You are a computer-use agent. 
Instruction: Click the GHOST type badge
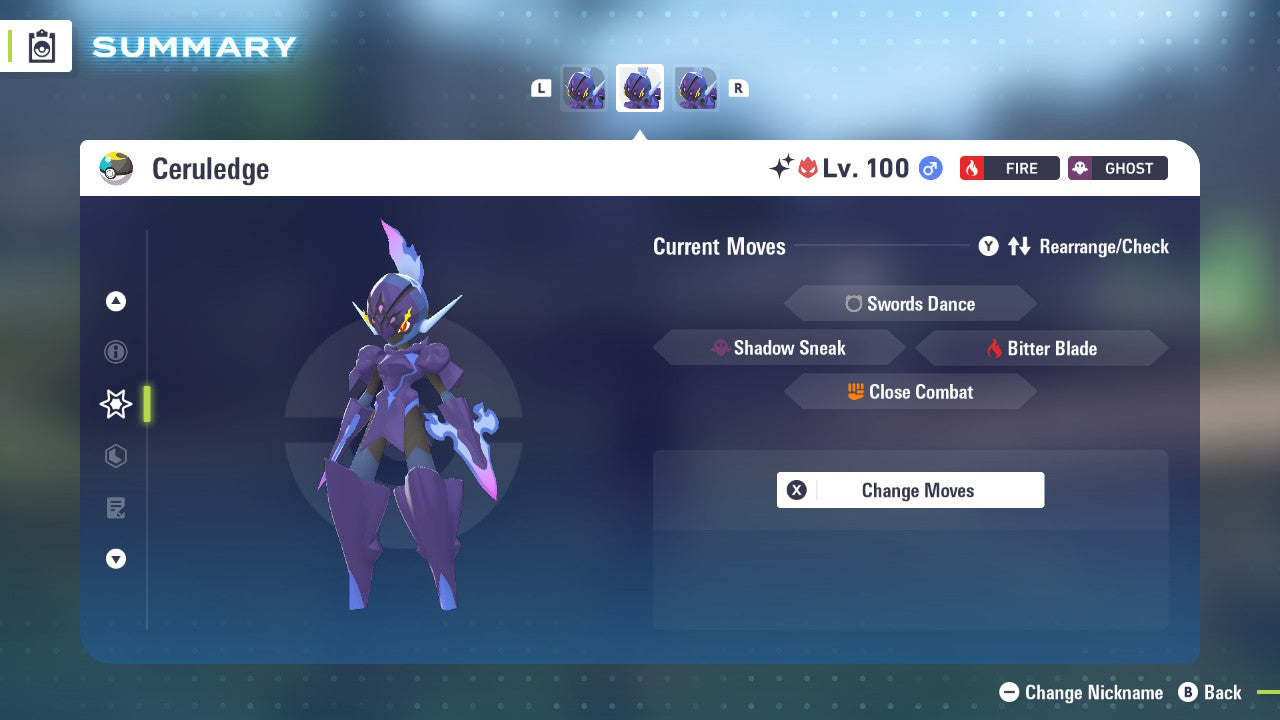pyautogui.click(x=1117, y=168)
